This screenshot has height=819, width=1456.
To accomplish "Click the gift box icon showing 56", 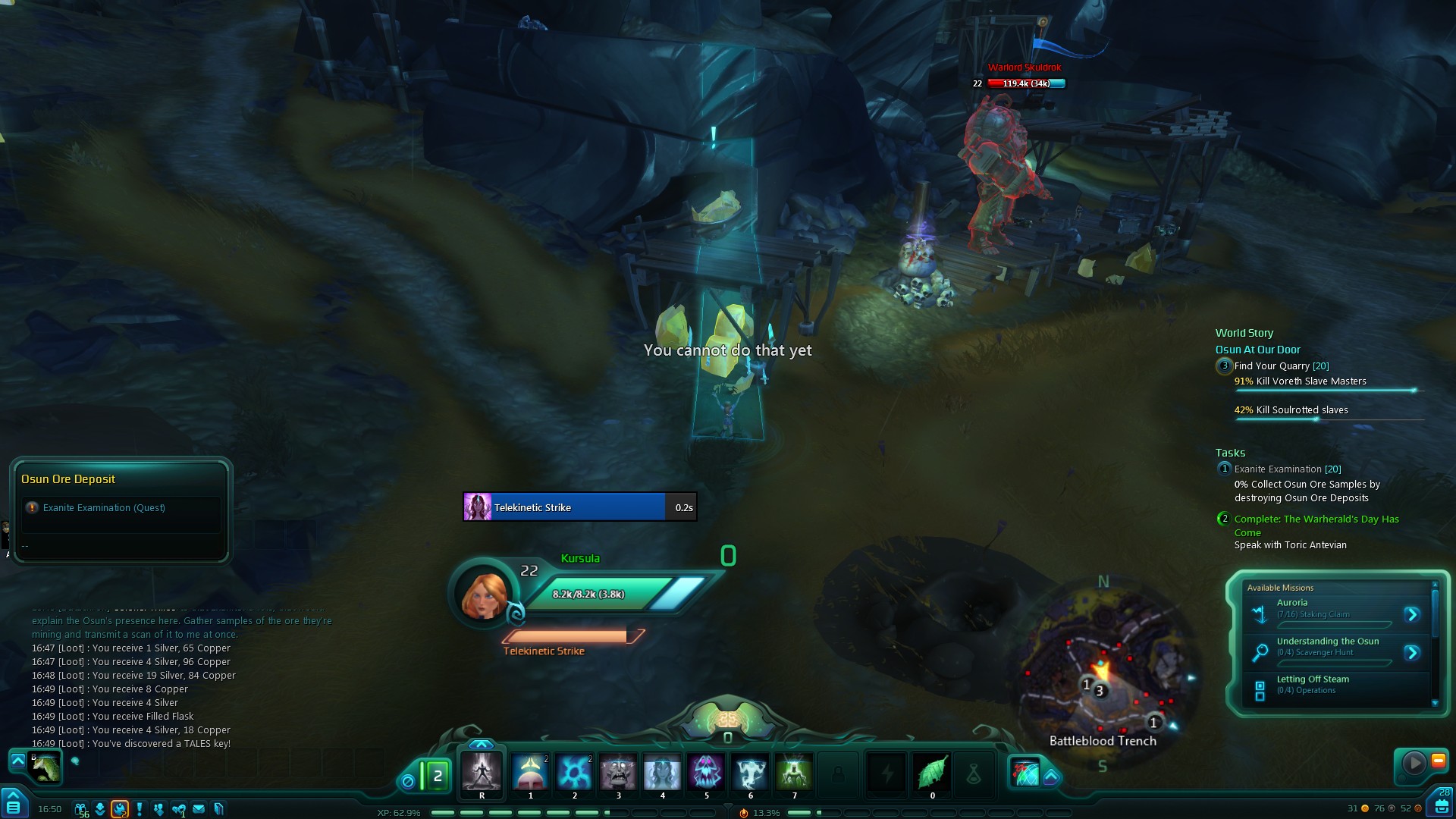I will [x=81, y=809].
